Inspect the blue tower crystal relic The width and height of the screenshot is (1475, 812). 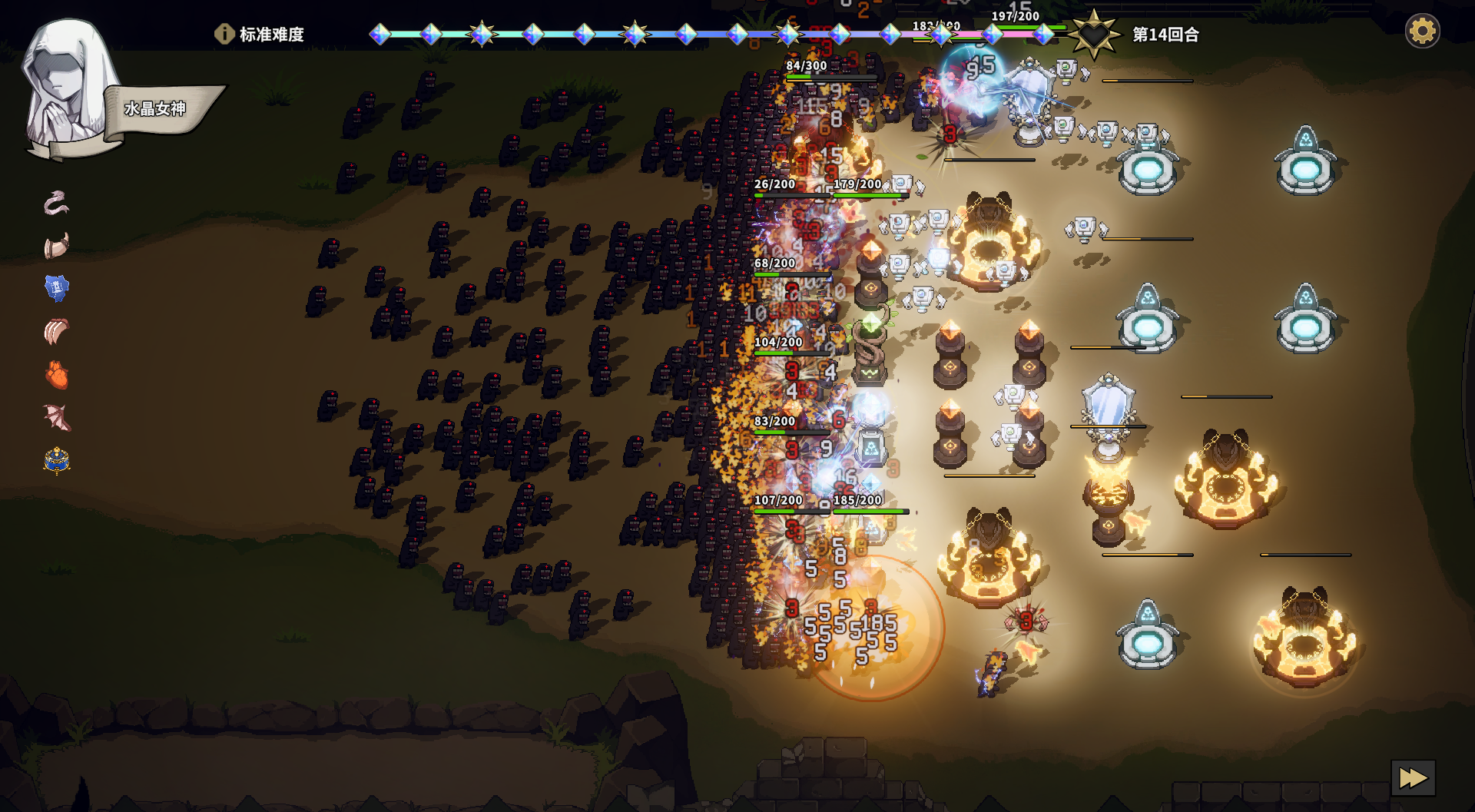57,288
